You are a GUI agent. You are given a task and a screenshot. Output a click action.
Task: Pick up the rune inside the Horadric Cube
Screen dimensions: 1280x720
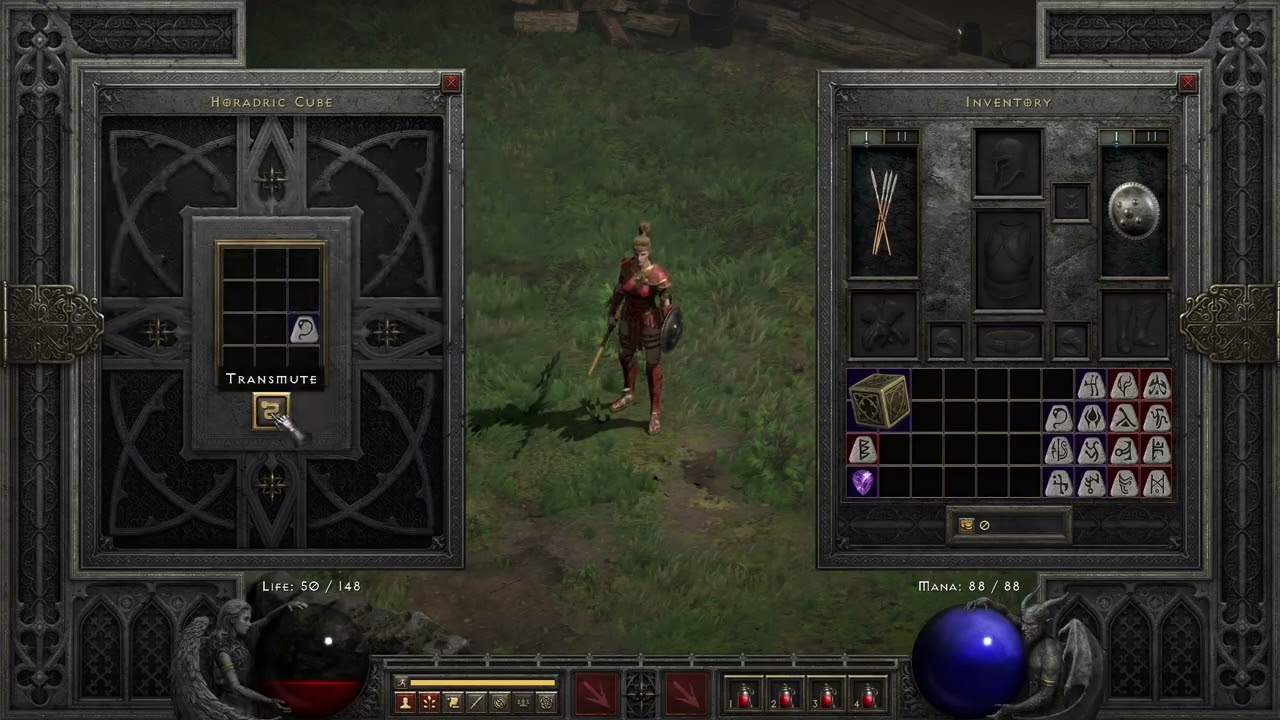[304, 329]
